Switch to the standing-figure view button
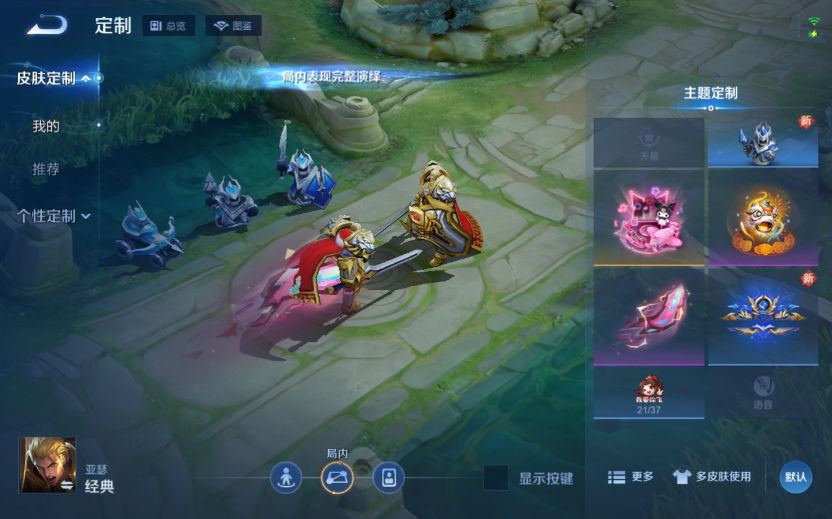 coord(286,477)
